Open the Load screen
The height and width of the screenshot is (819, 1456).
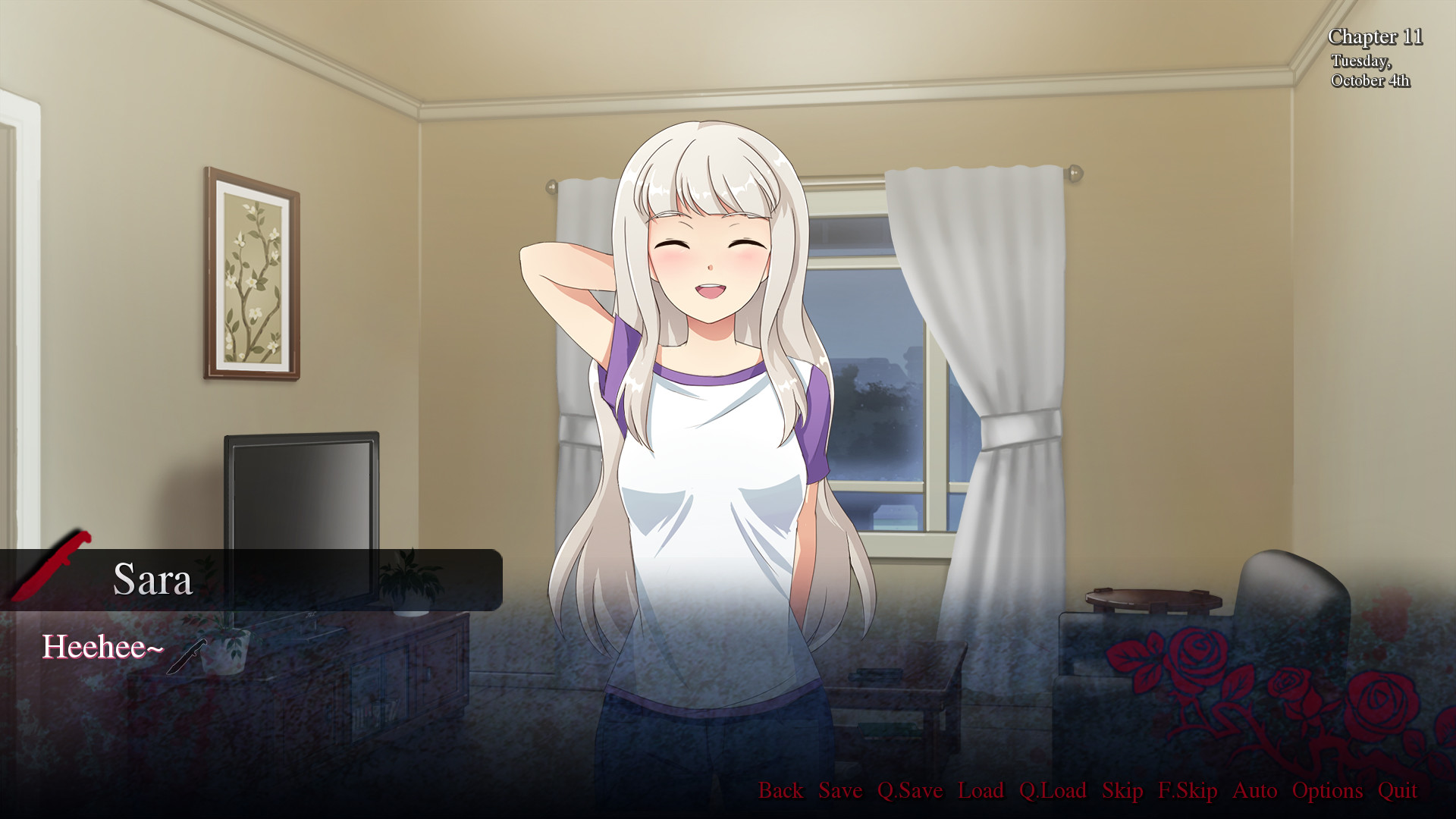tap(983, 791)
